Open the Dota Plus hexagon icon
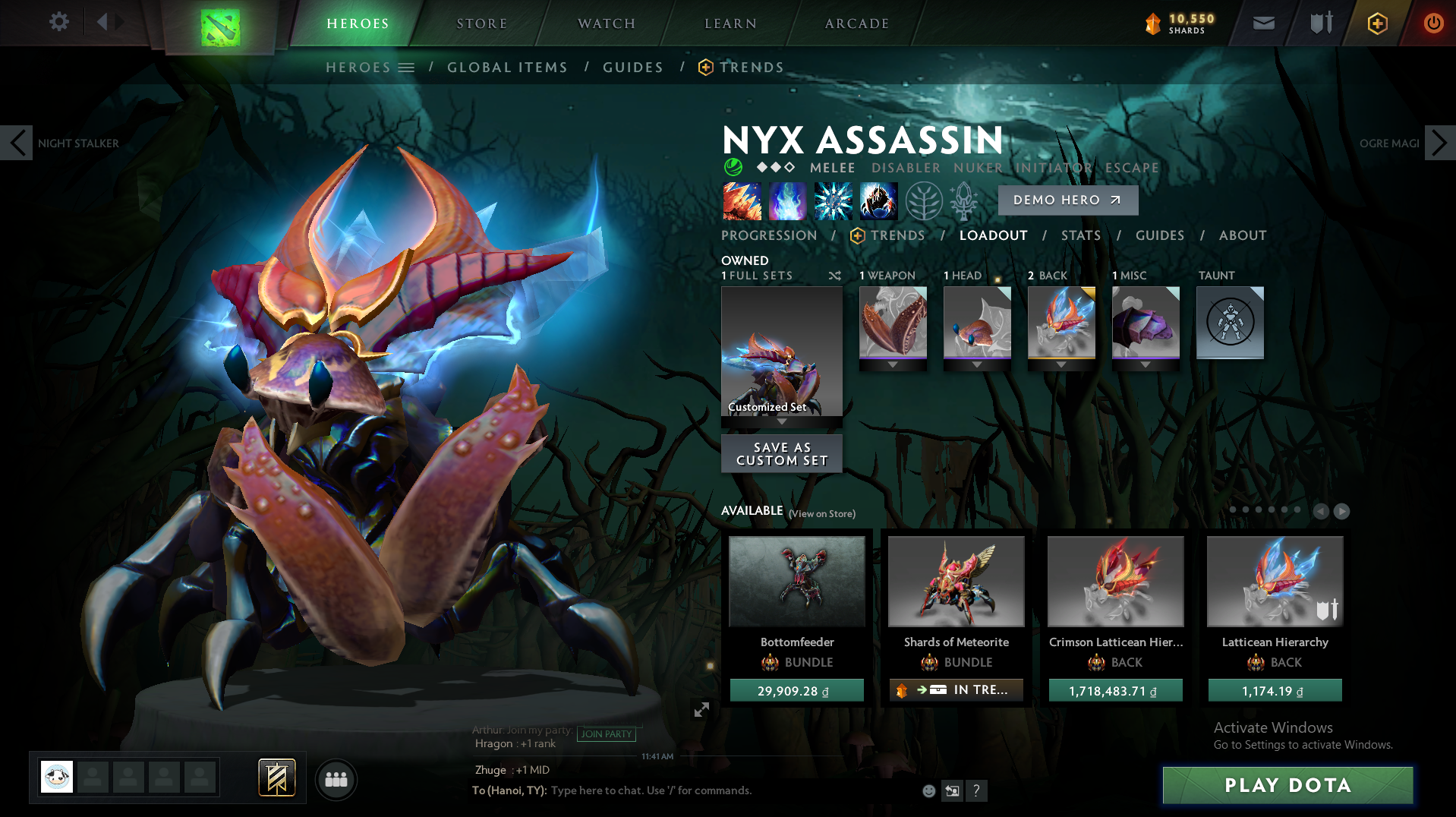This screenshot has width=1456, height=817. [x=1376, y=22]
